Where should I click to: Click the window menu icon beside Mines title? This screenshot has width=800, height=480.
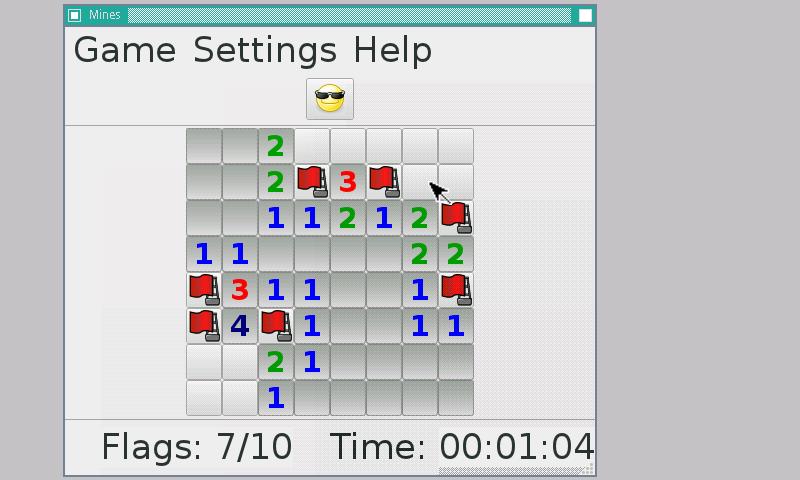click(x=74, y=15)
